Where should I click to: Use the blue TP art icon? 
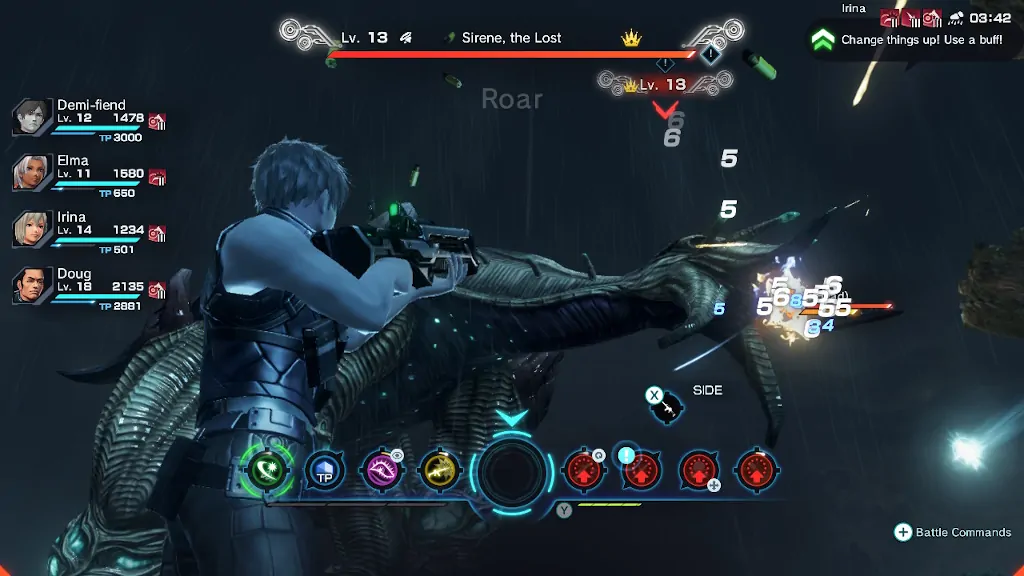[325, 469]
